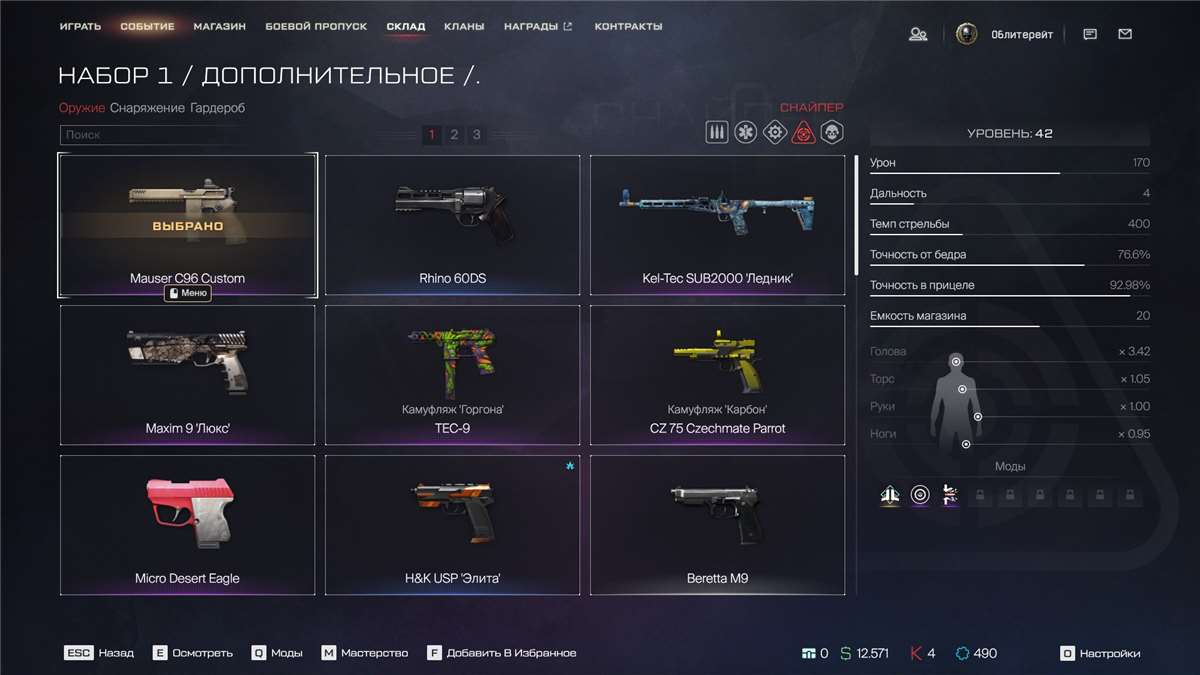This screenshot has height=675, width=1200.
Task: Go to weapon list page 2
Action: pyautogui.click(x=454, y=134)
